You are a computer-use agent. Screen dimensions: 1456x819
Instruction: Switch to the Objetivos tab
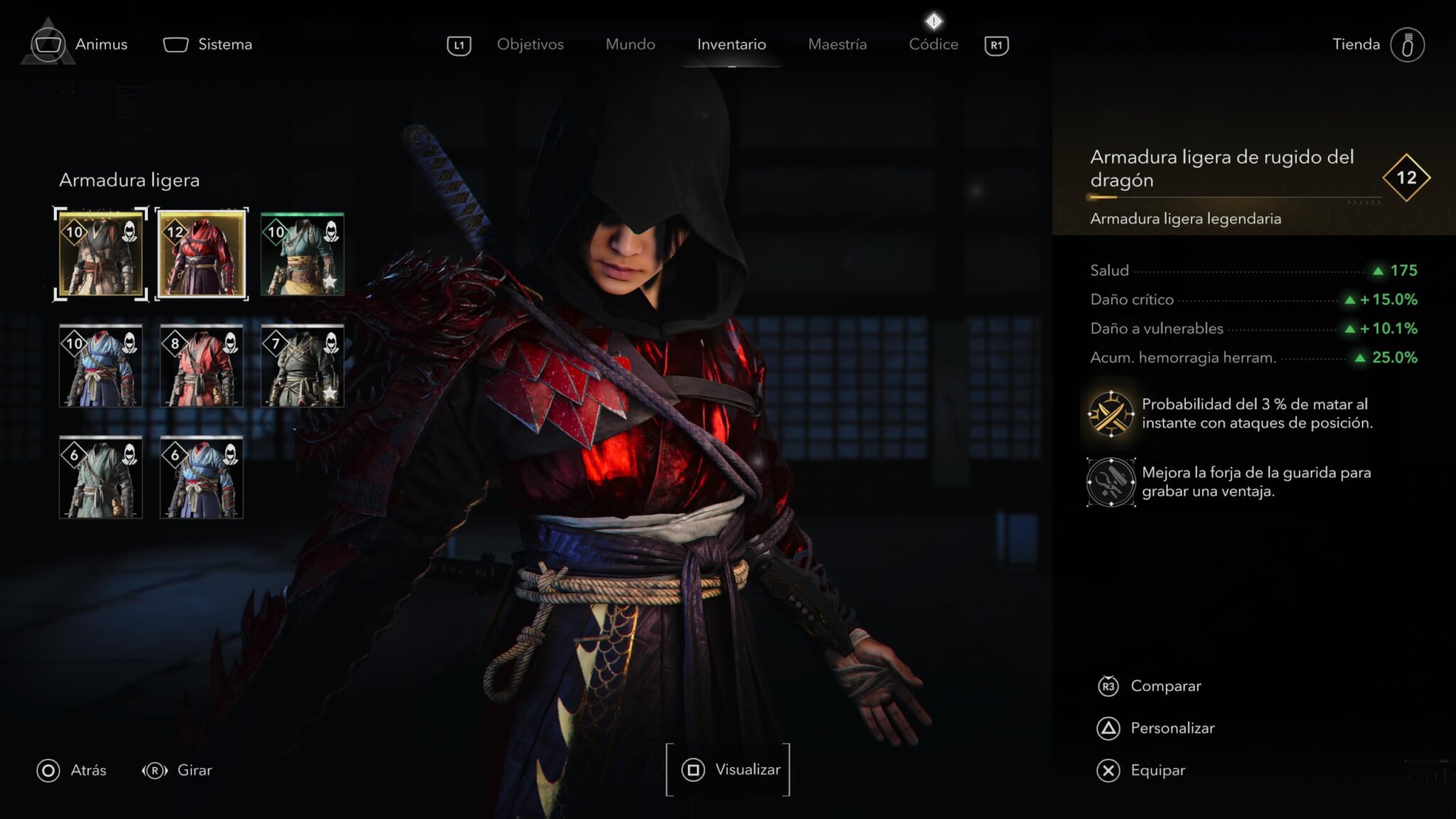point(530,44)
